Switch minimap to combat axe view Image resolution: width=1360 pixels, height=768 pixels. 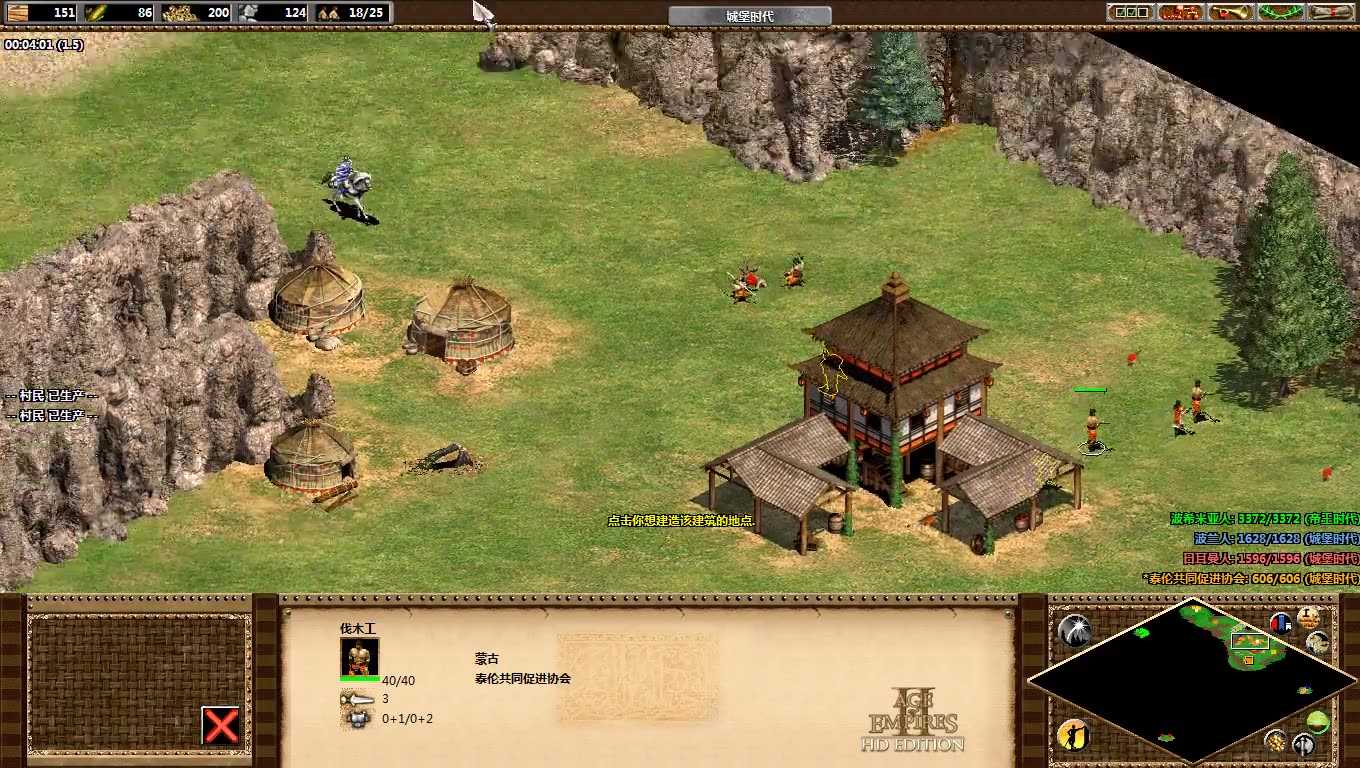[x=1303, y=744]
